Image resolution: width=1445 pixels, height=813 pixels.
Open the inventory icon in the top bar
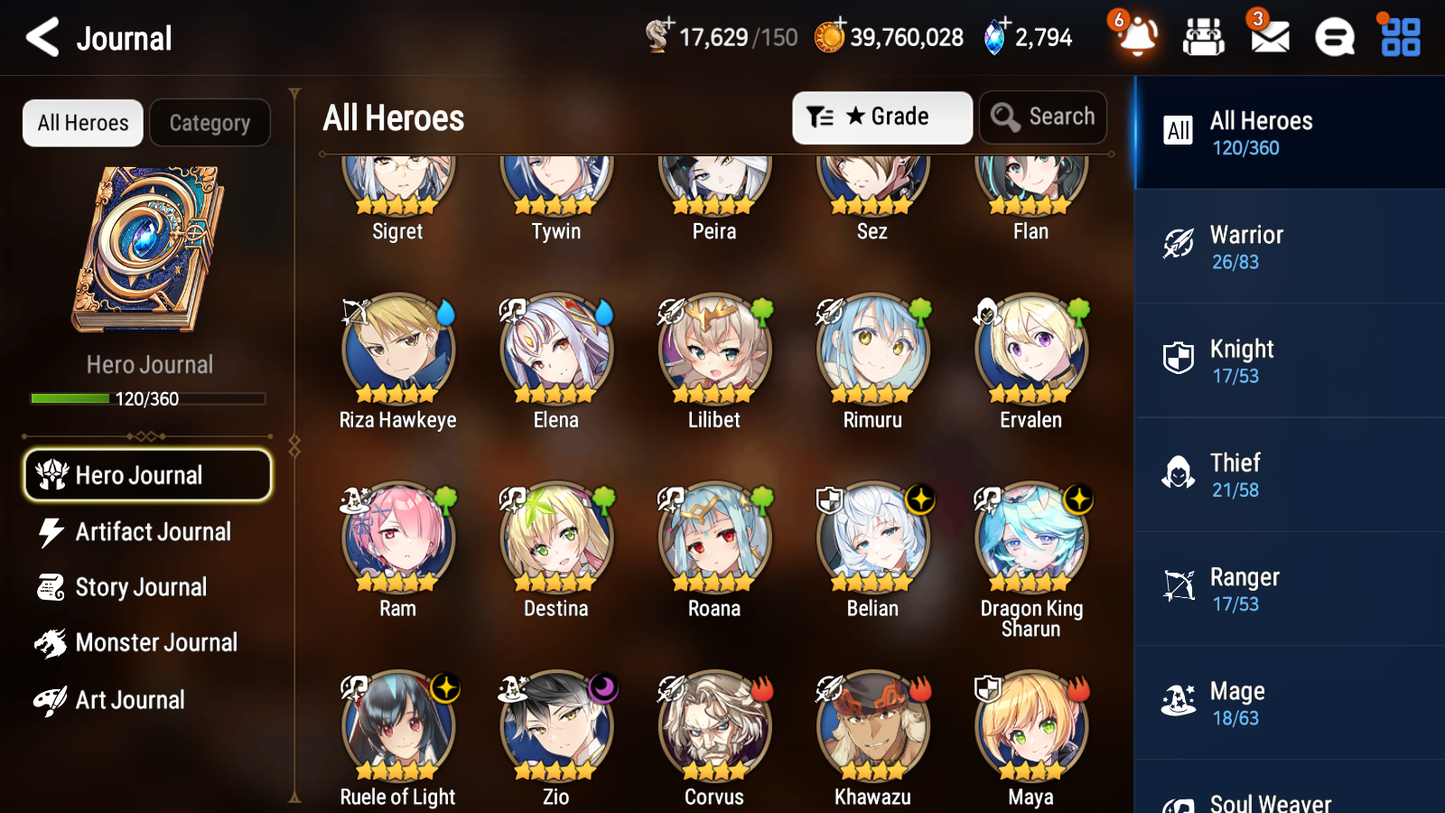(1203, 36)
